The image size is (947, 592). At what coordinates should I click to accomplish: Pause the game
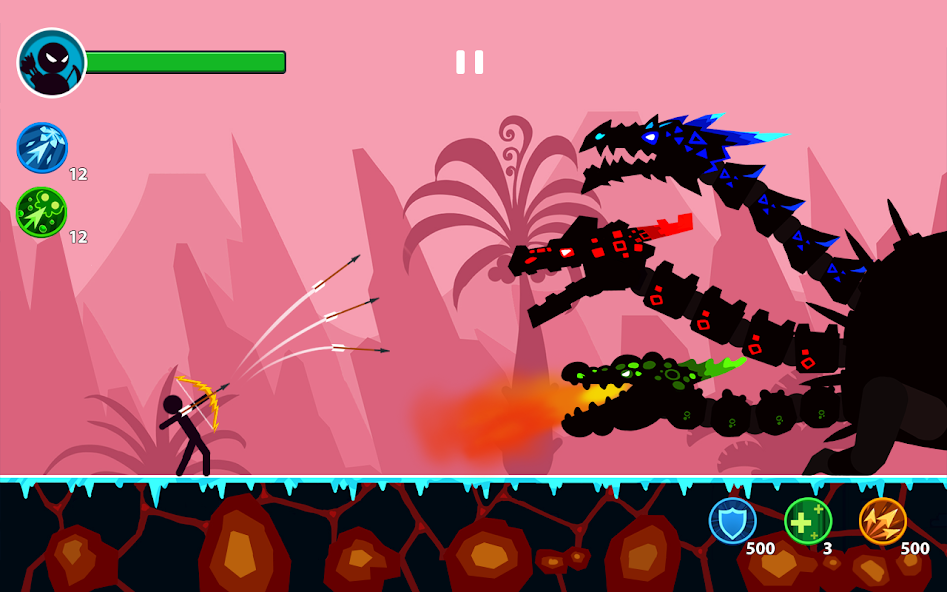(469, 62)
